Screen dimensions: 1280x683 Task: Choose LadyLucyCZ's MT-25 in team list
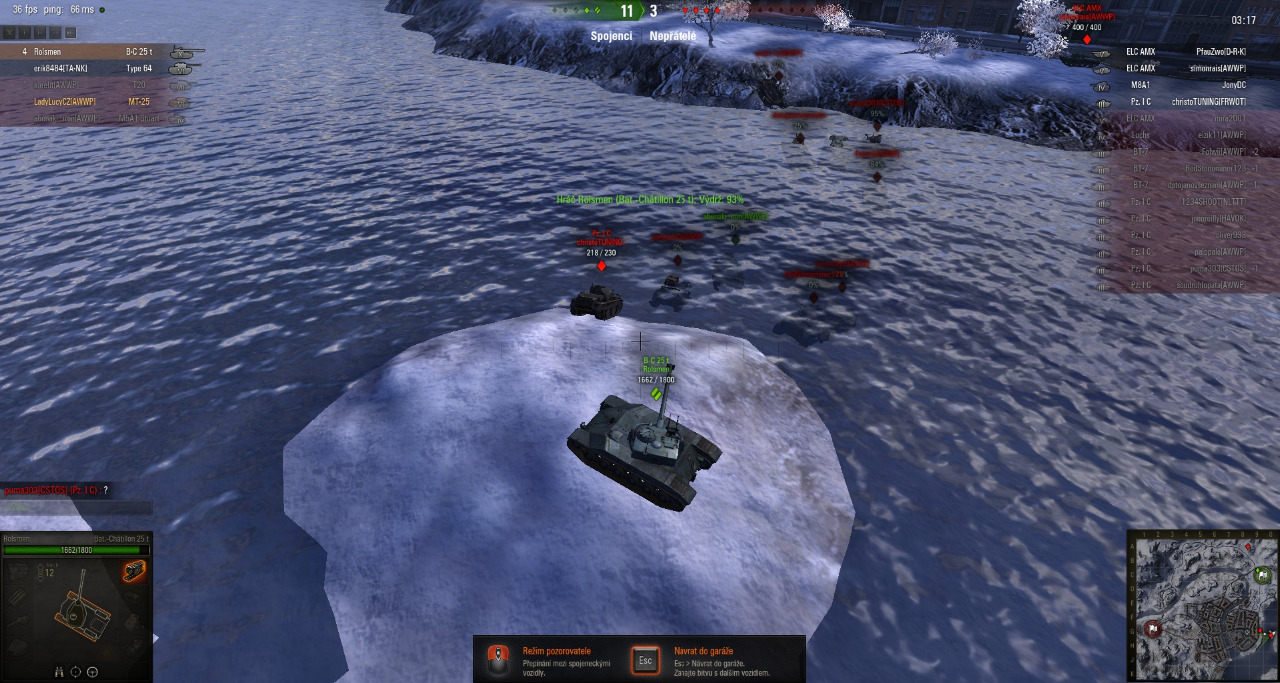coord(100,101)
